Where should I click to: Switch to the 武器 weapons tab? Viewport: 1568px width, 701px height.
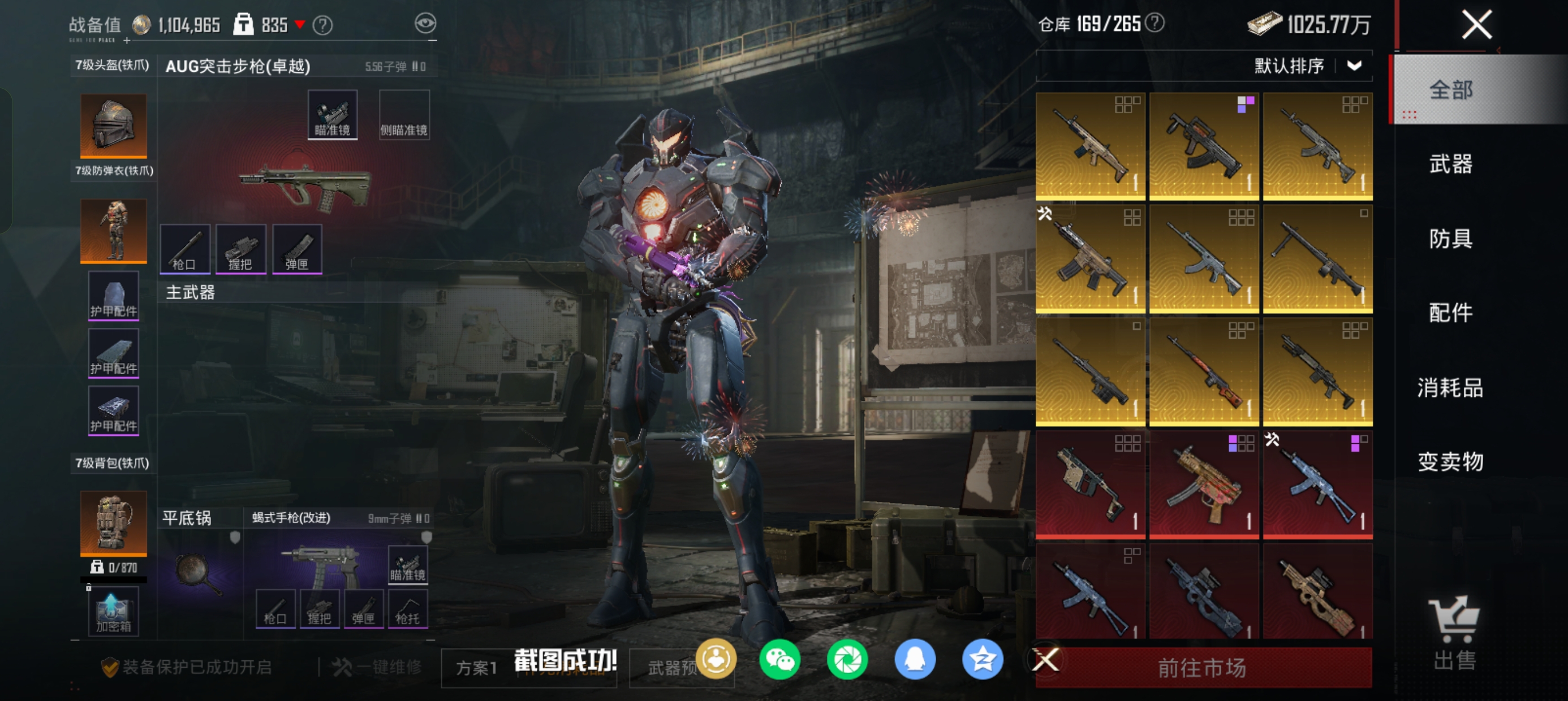[x=1450, y=165]
